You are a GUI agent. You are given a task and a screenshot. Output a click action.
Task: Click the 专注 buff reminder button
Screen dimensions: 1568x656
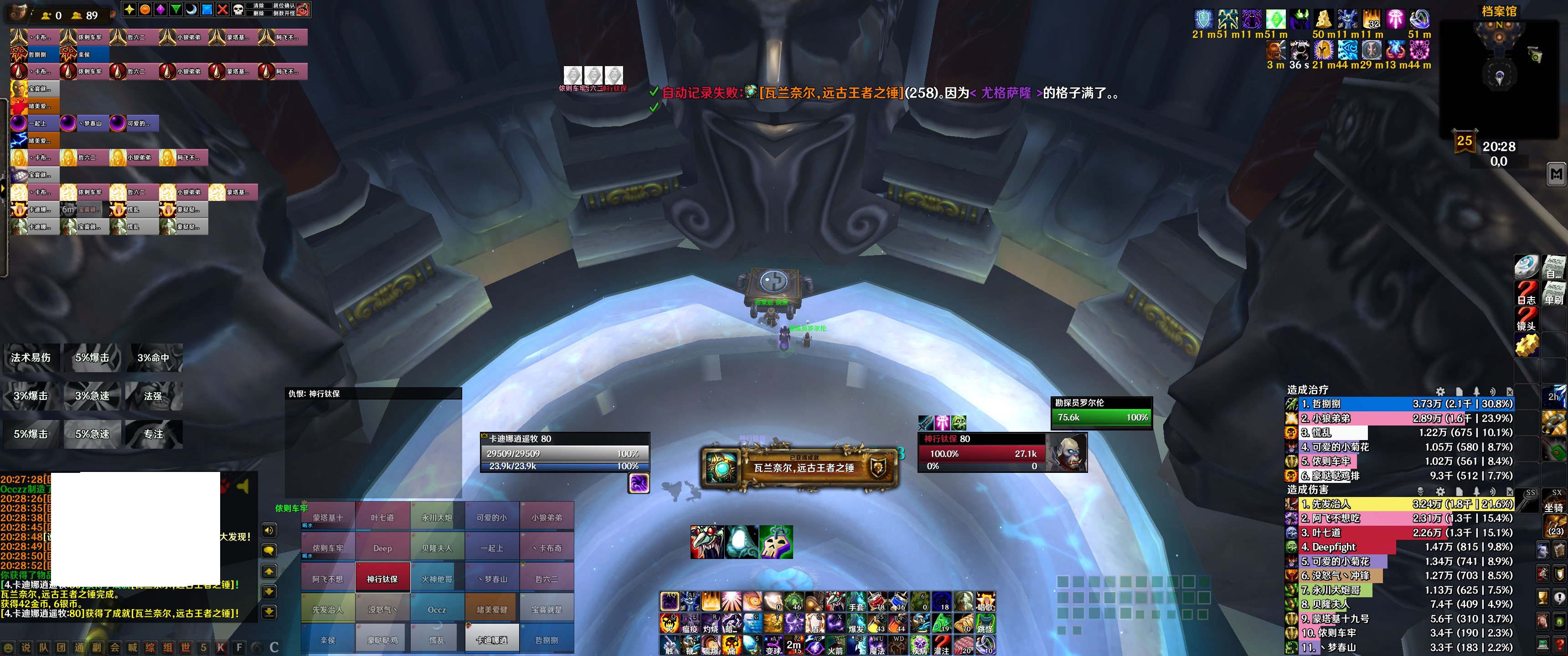coord(154,434)
